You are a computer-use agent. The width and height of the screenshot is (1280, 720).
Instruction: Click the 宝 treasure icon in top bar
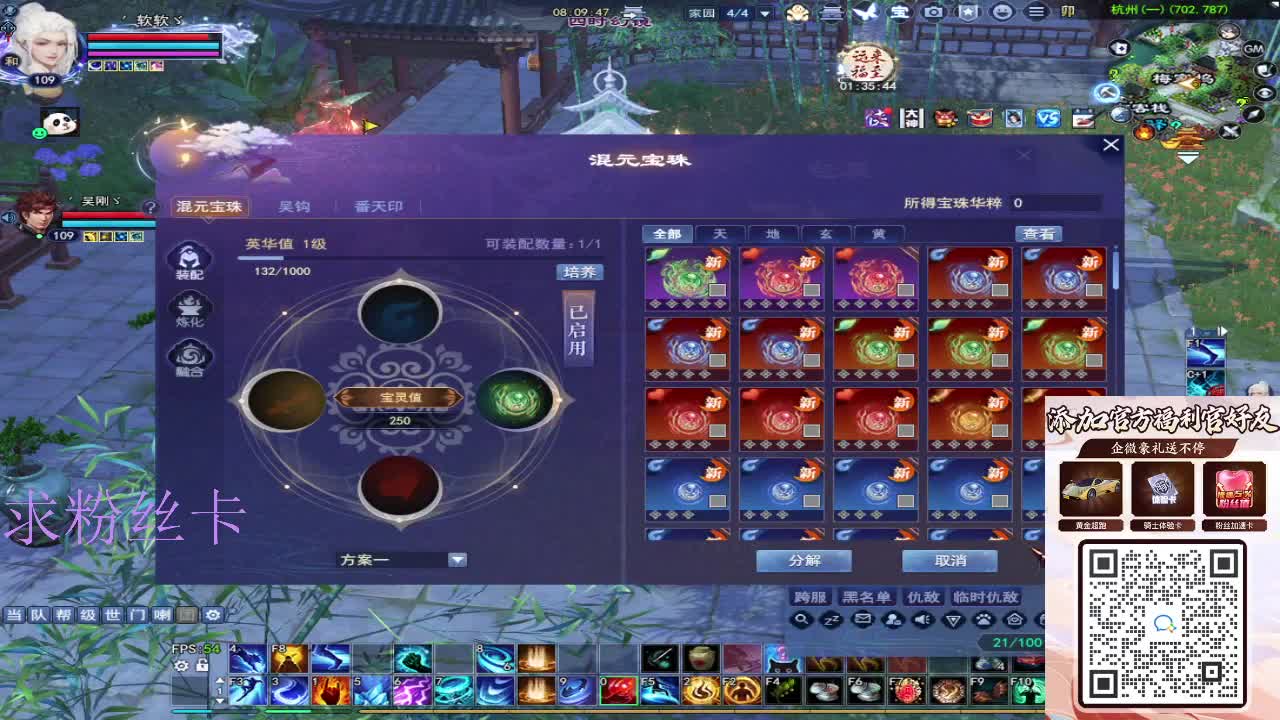coord(900,11)
